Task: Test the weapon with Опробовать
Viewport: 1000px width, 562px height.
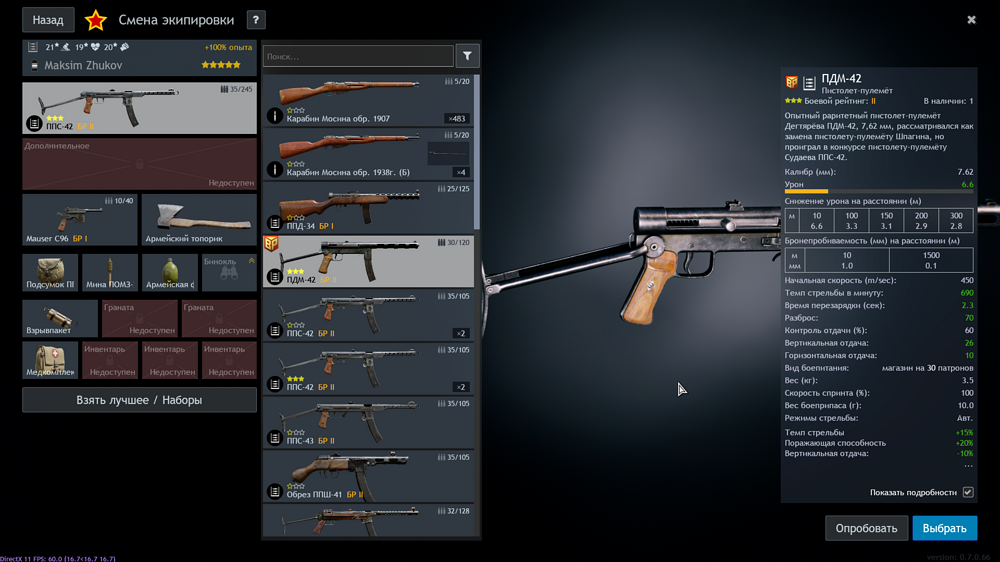Action: 866,528
